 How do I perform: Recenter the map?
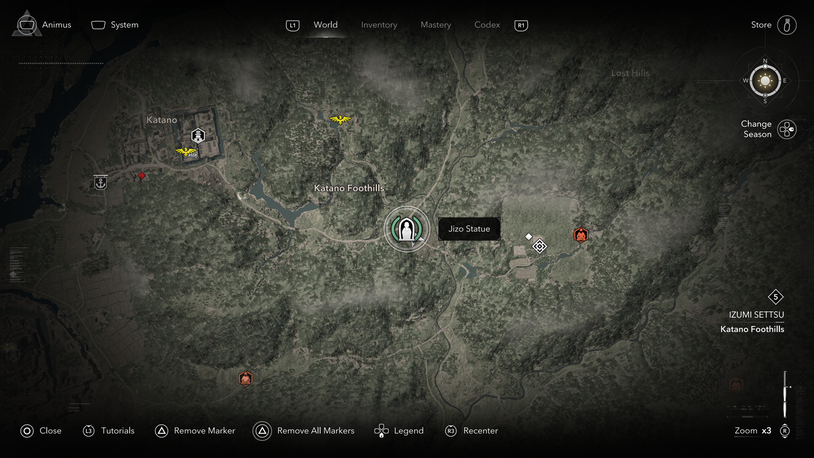click(x=471, y=431)
